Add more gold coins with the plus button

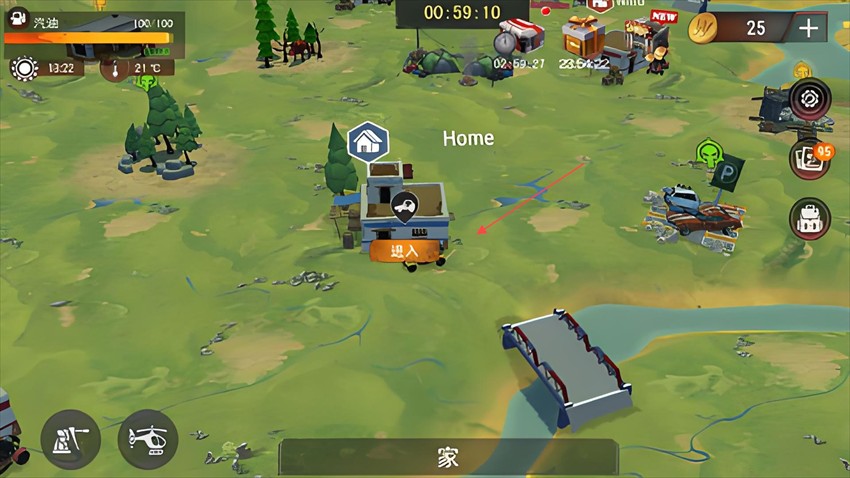pos(808,28)
